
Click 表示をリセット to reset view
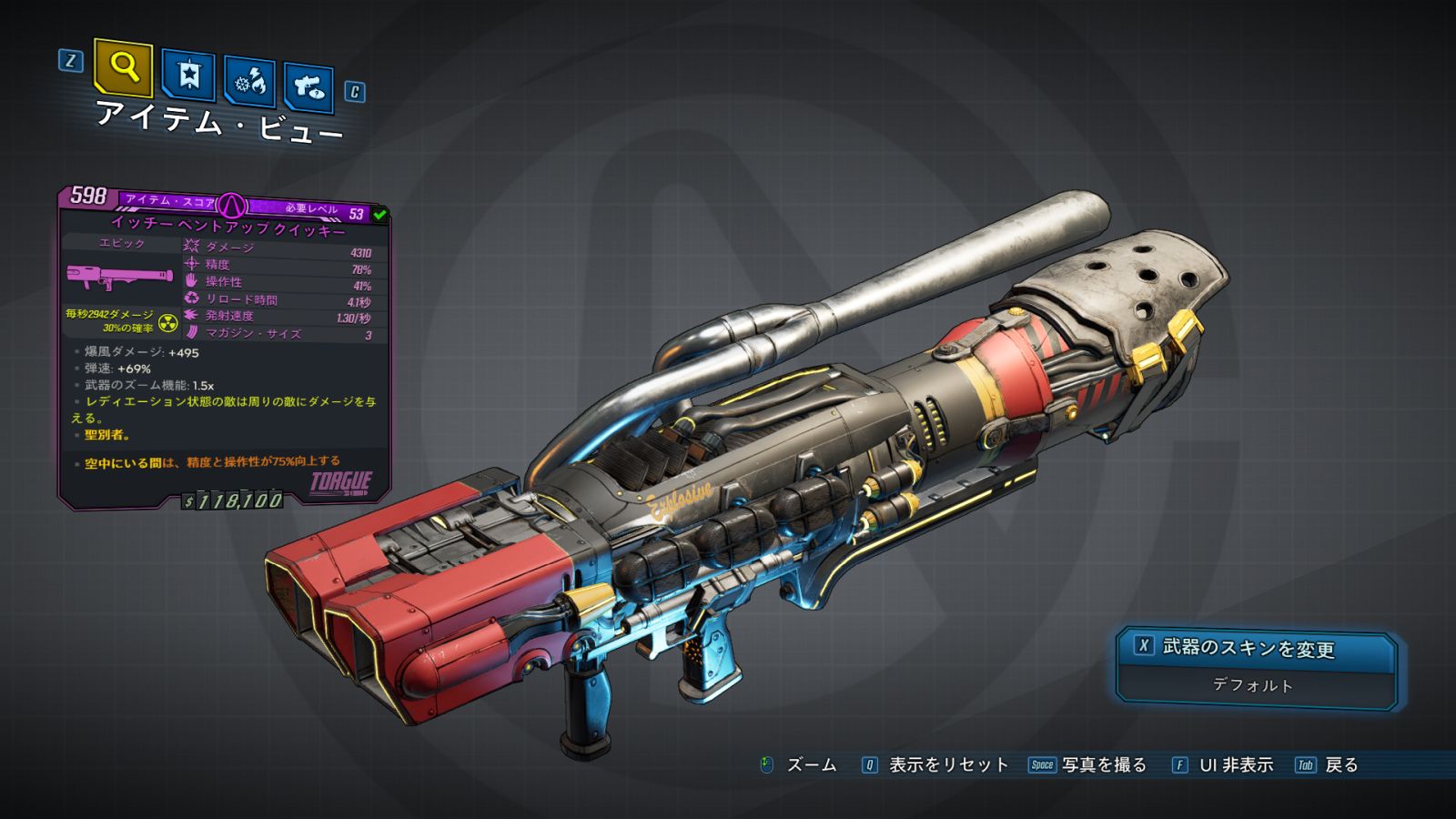(946, 765)
